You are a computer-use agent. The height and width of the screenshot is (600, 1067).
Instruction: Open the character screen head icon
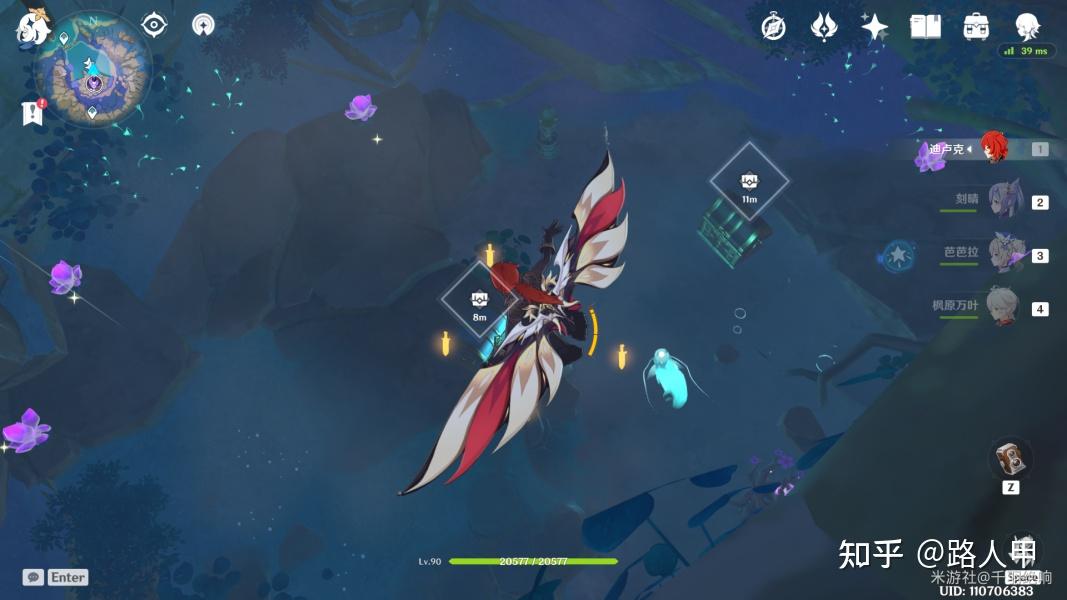pos(1027,26)
